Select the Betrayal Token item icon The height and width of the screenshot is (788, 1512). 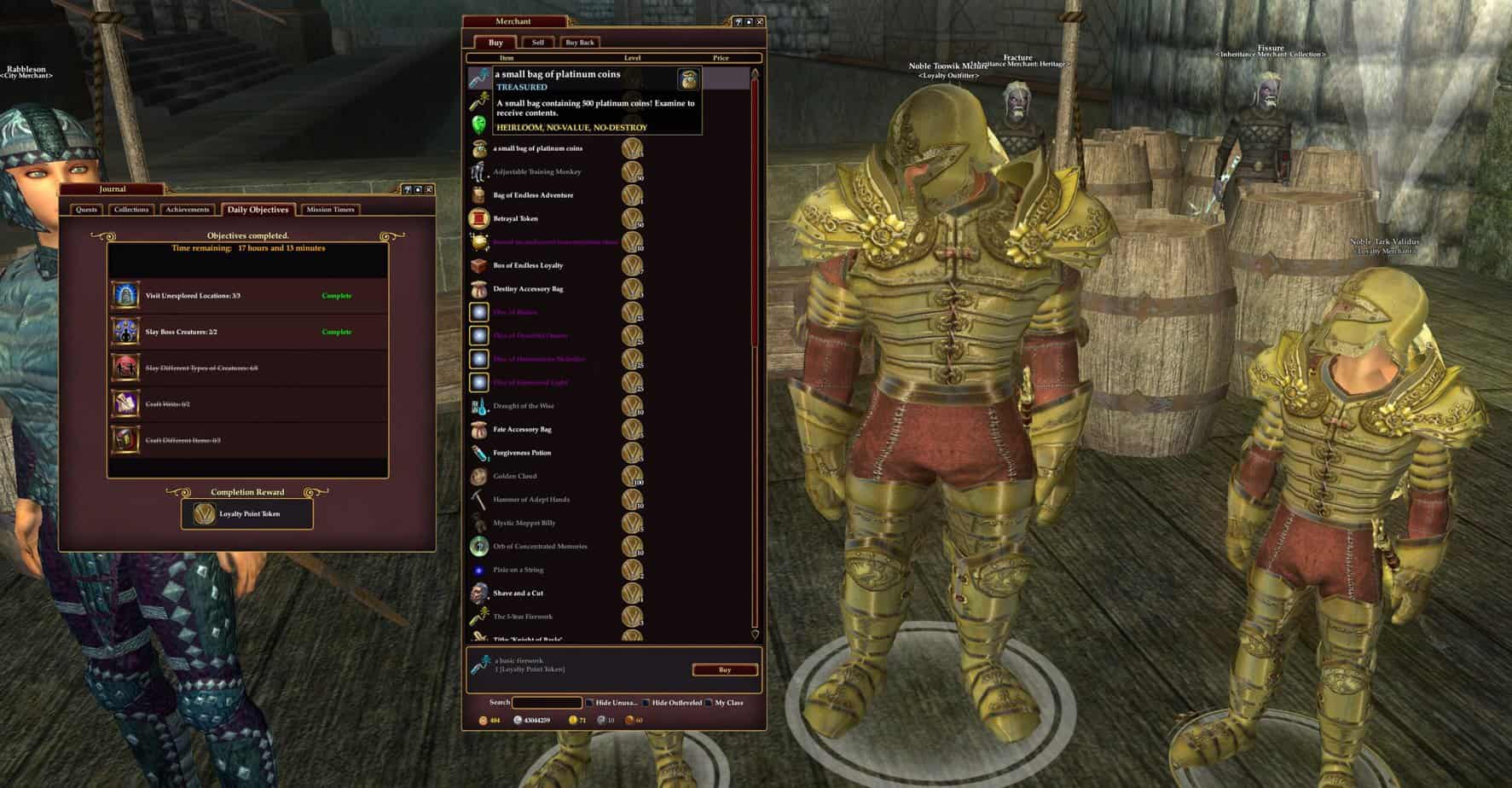click(478, 218)
